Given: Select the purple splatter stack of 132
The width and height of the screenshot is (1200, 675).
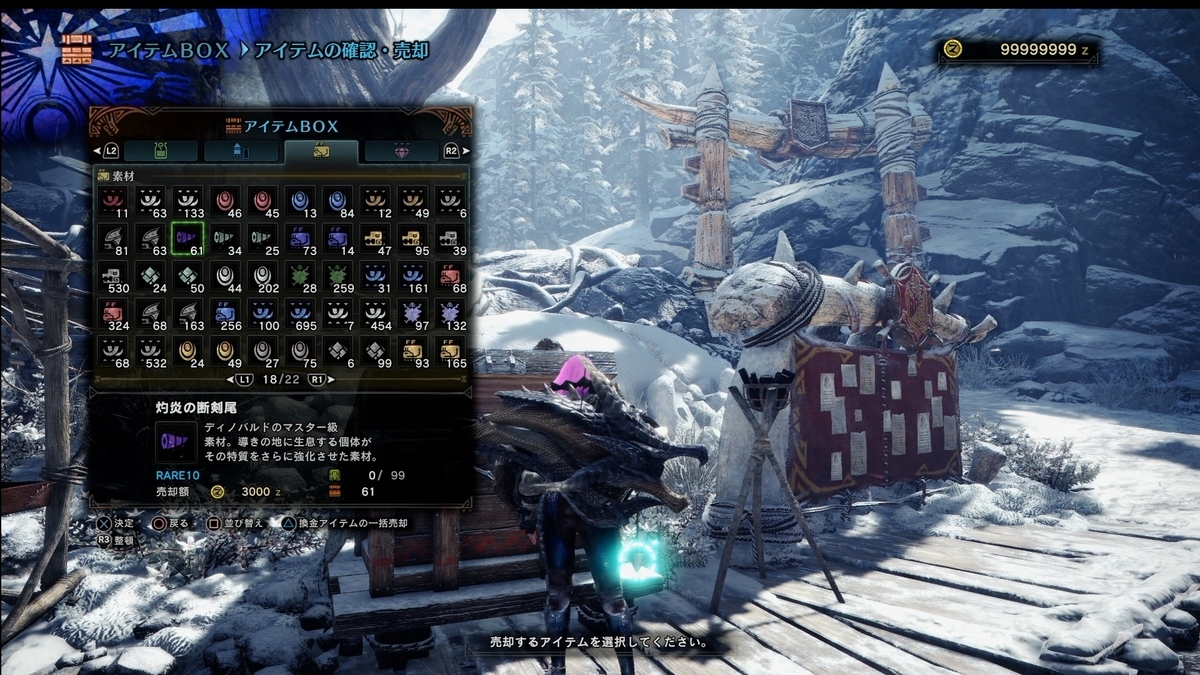Looking at the screenshot, I should coord(450,314).
